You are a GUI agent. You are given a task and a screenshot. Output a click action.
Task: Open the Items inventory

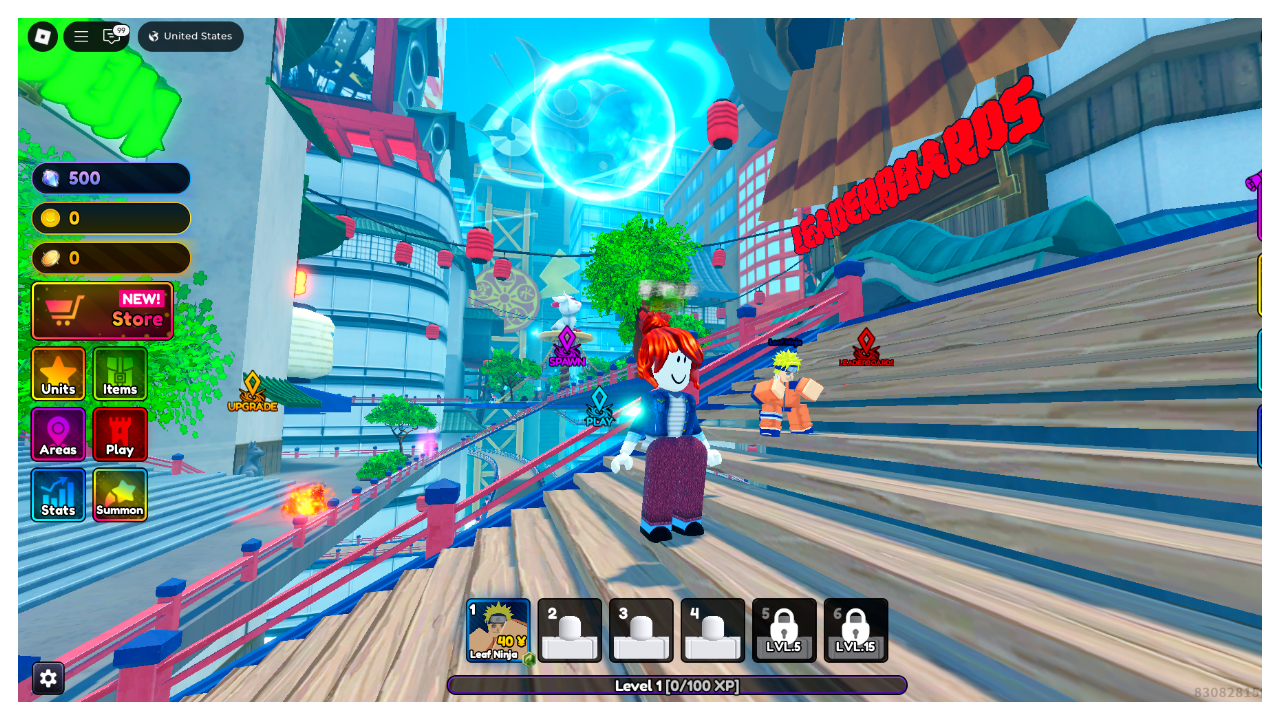click(x=120, y=373)
